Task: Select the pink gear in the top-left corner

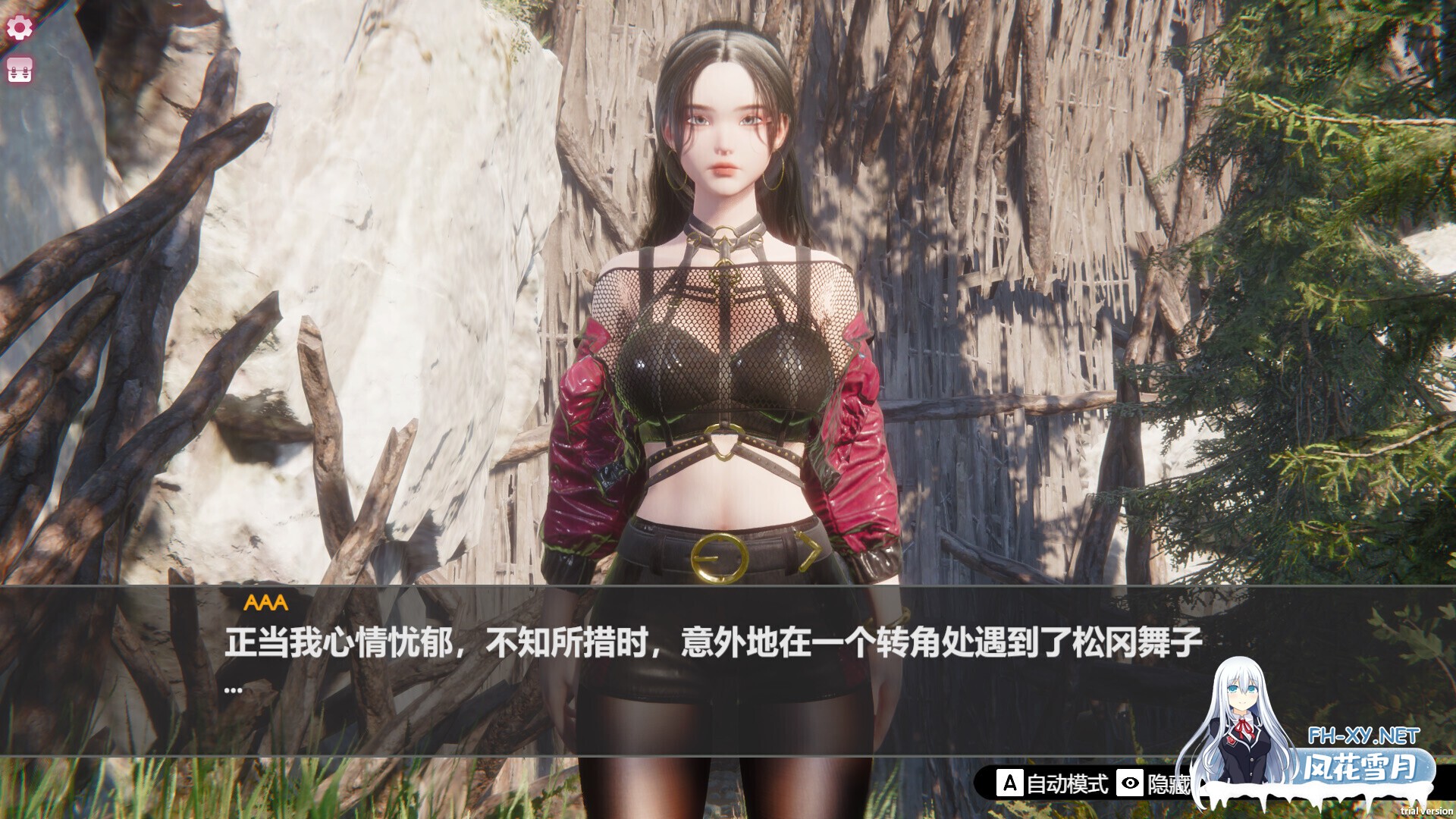Action: click(x=20, y=27)
